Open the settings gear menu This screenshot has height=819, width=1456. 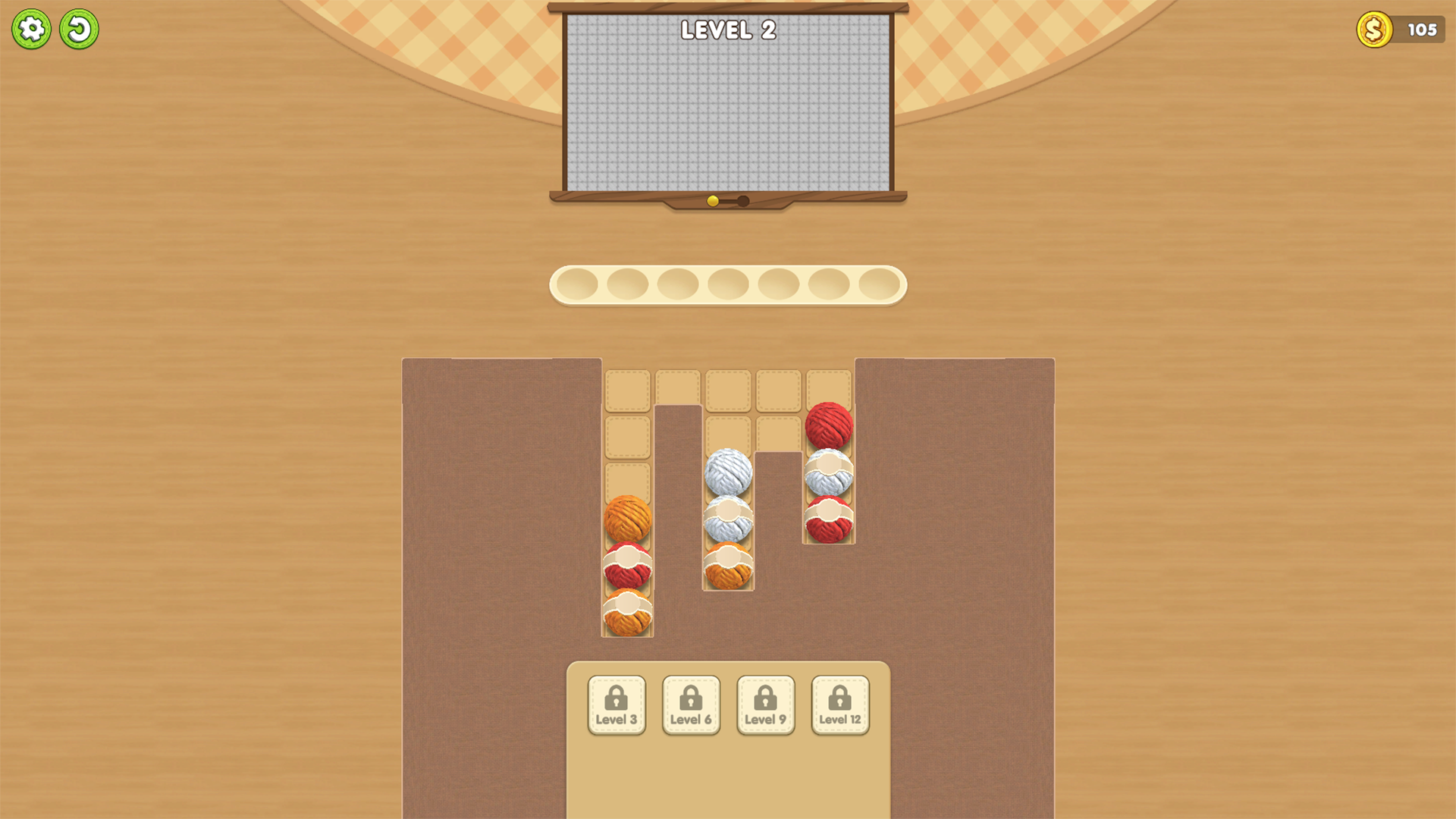31,28
